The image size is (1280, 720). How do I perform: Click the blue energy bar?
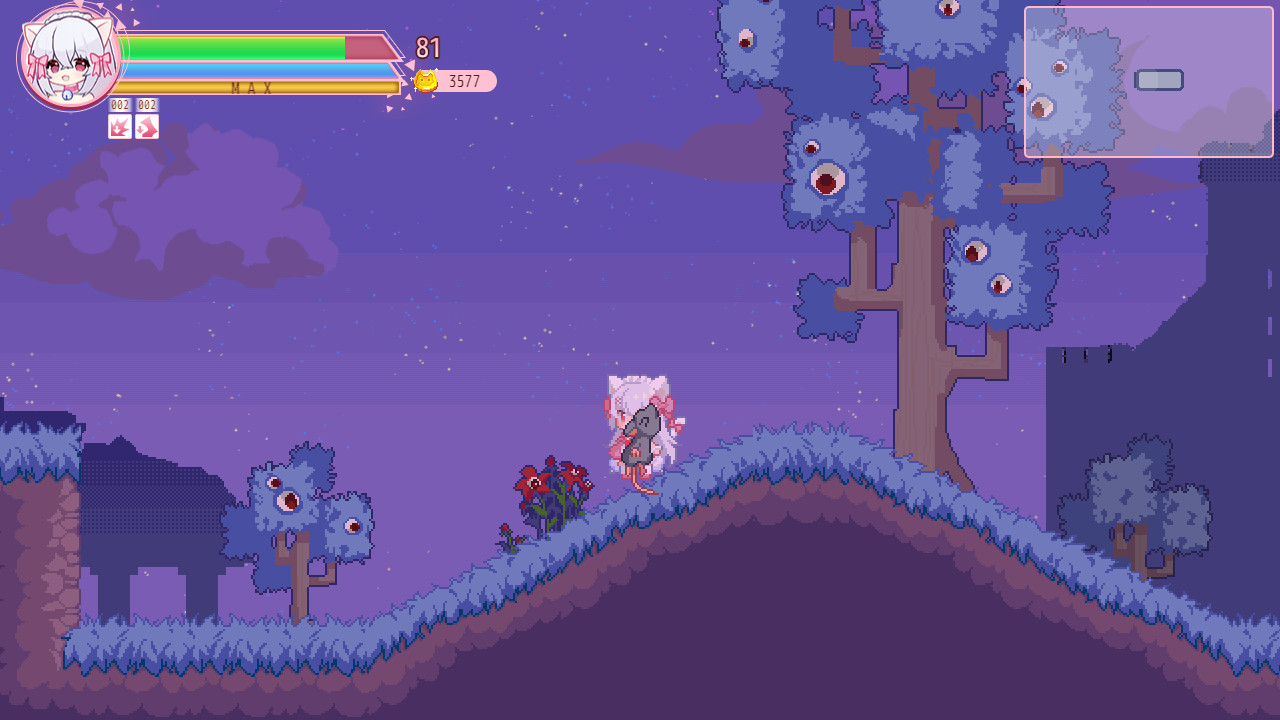click(250, 70)
